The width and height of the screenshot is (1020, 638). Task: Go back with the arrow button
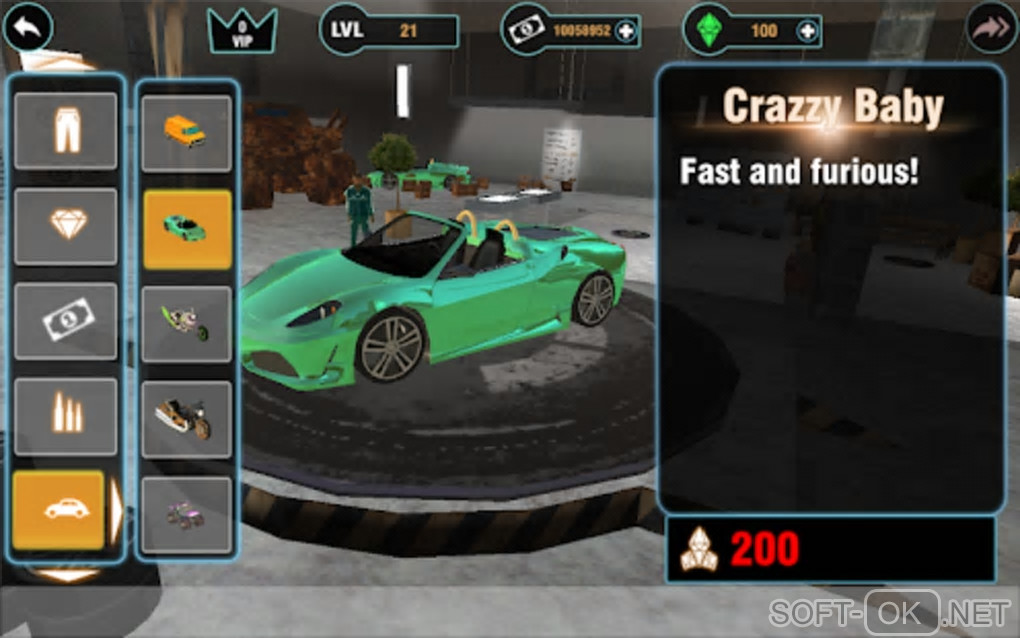pos(27,29)
